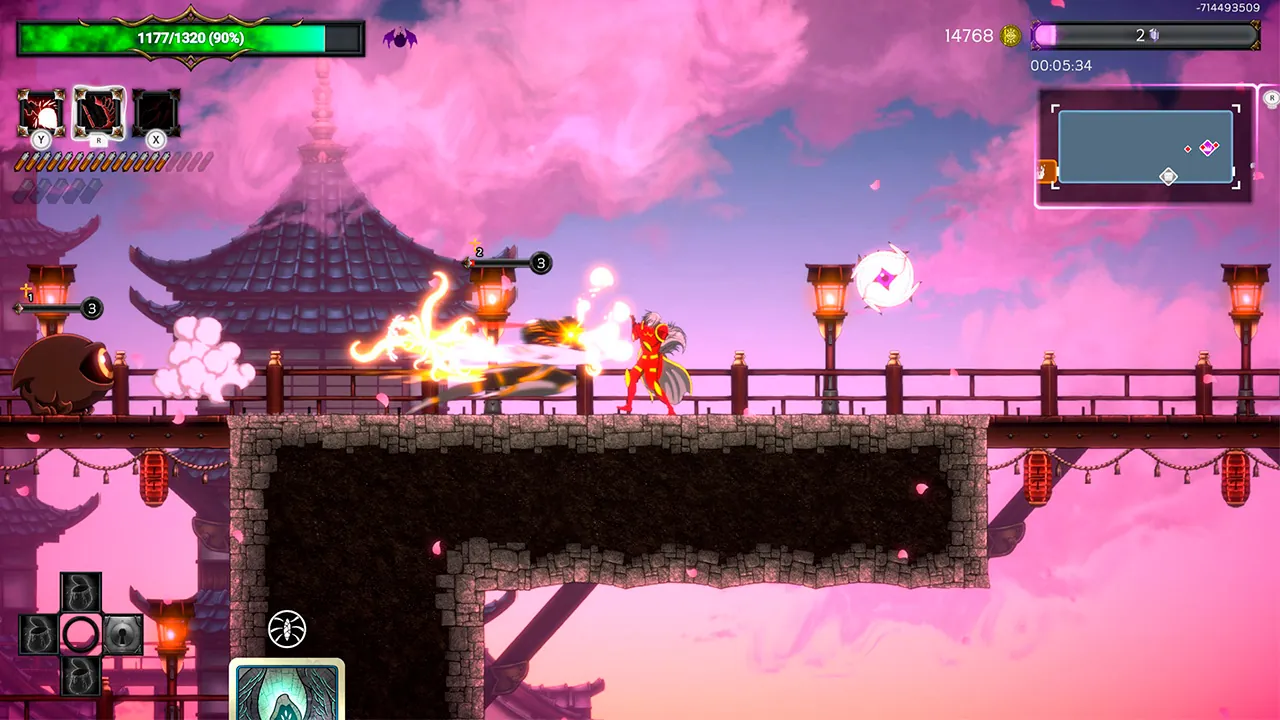This screenshot has height=720, width=1280.
Task: Select the bottom pot icon in the cross layout
Action: 81,678
